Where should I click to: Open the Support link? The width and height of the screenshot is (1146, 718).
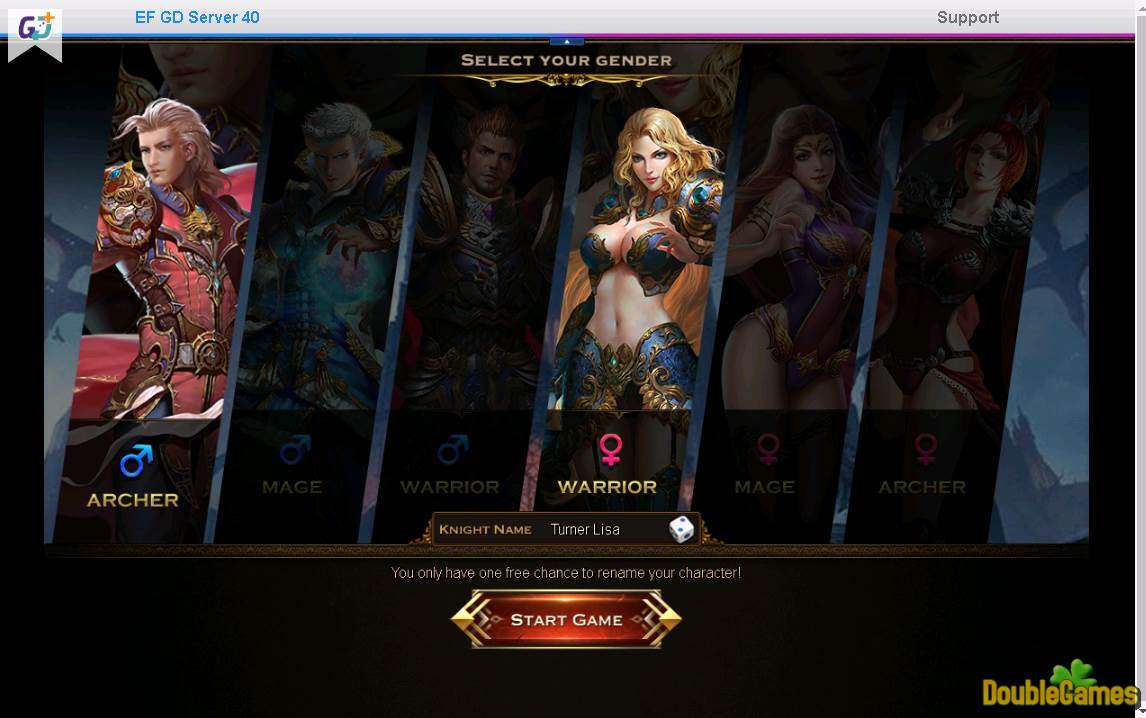click(x=967, y=17)
